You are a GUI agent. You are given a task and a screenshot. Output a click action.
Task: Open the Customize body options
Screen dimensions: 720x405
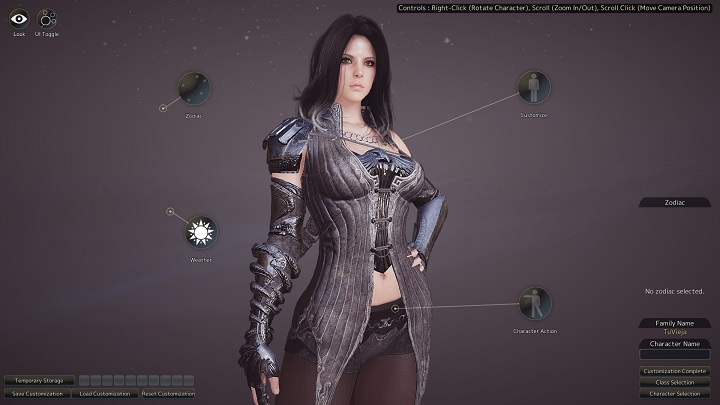533,88
